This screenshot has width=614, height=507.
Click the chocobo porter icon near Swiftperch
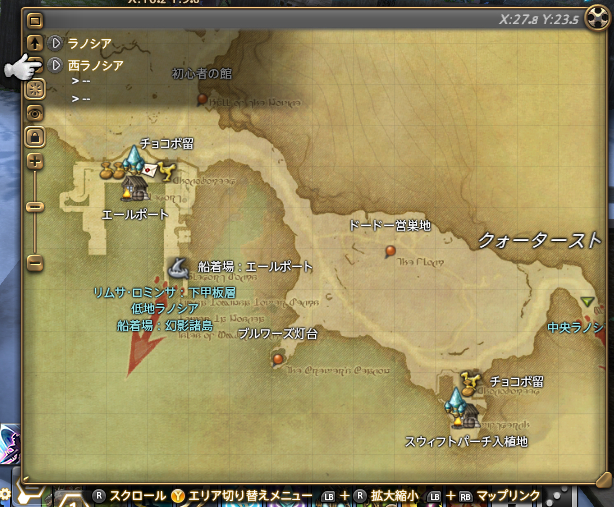[467, 380]
